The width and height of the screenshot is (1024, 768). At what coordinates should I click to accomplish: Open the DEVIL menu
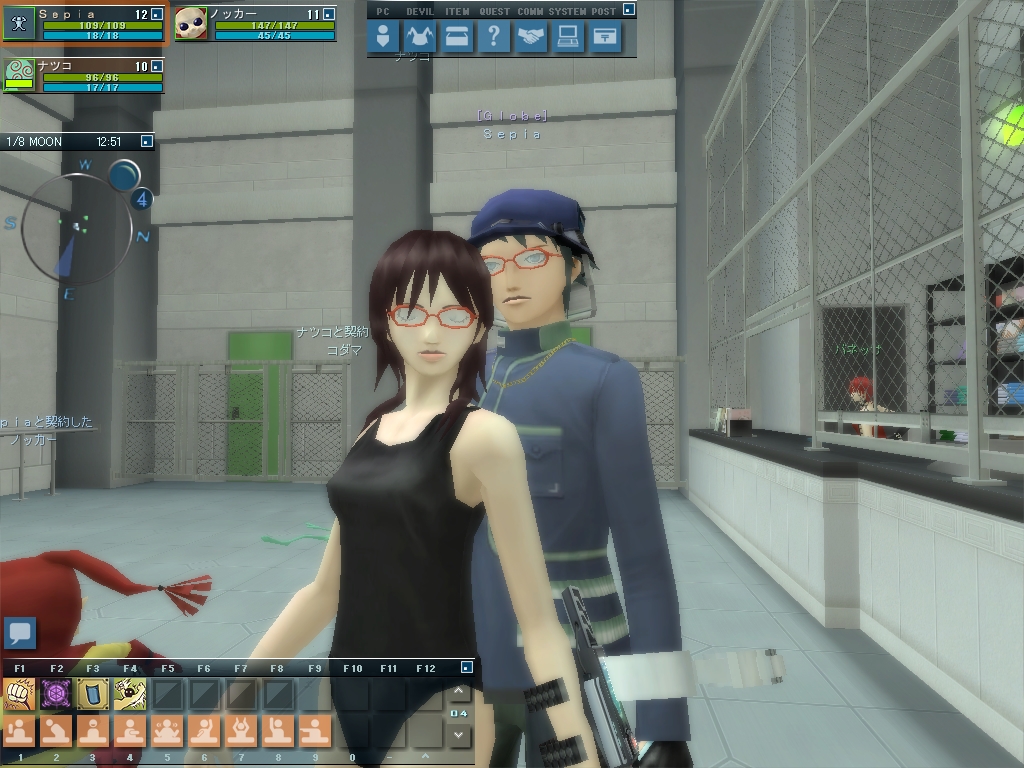click(420, 37)
